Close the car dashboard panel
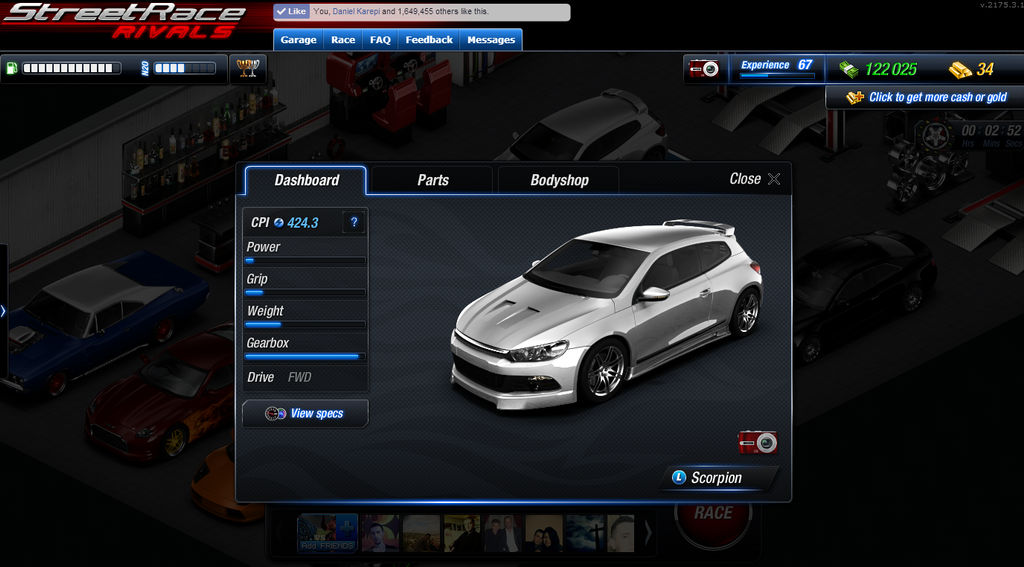The image size is (1024, 567). (x=754, y=179)
